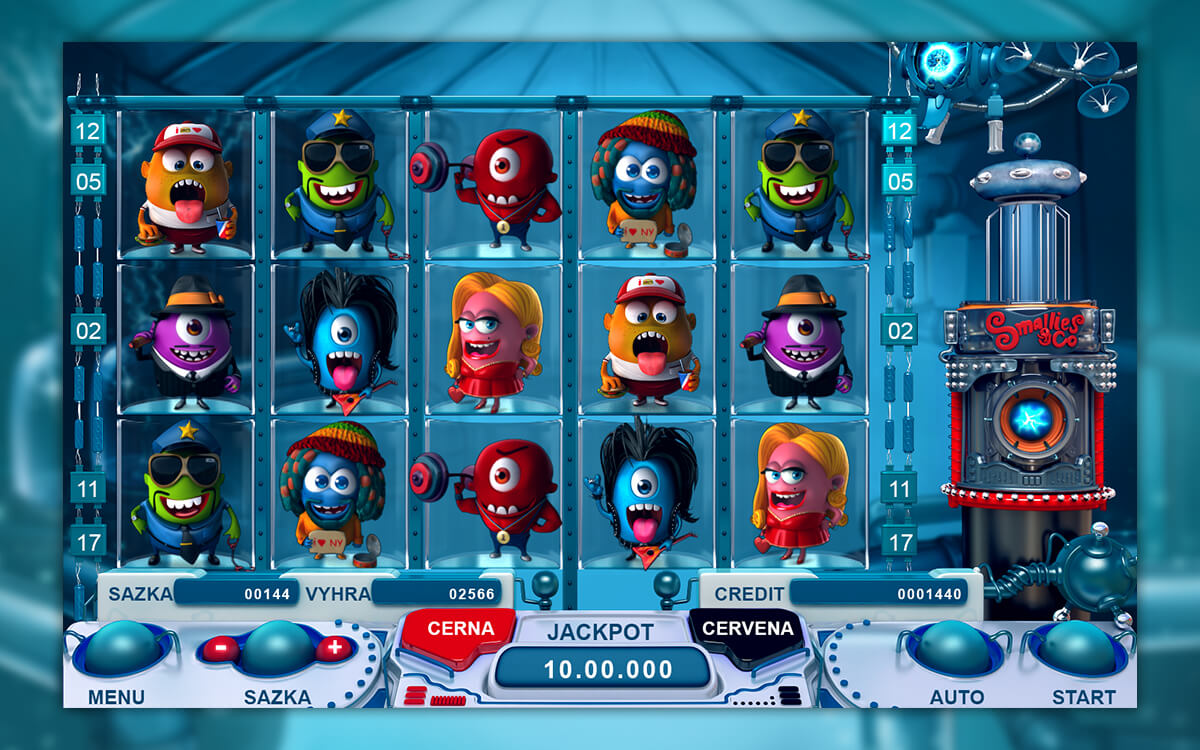Choose the red CERNA gamble button
1200x750 pixels.
click(x=460, y=630)
